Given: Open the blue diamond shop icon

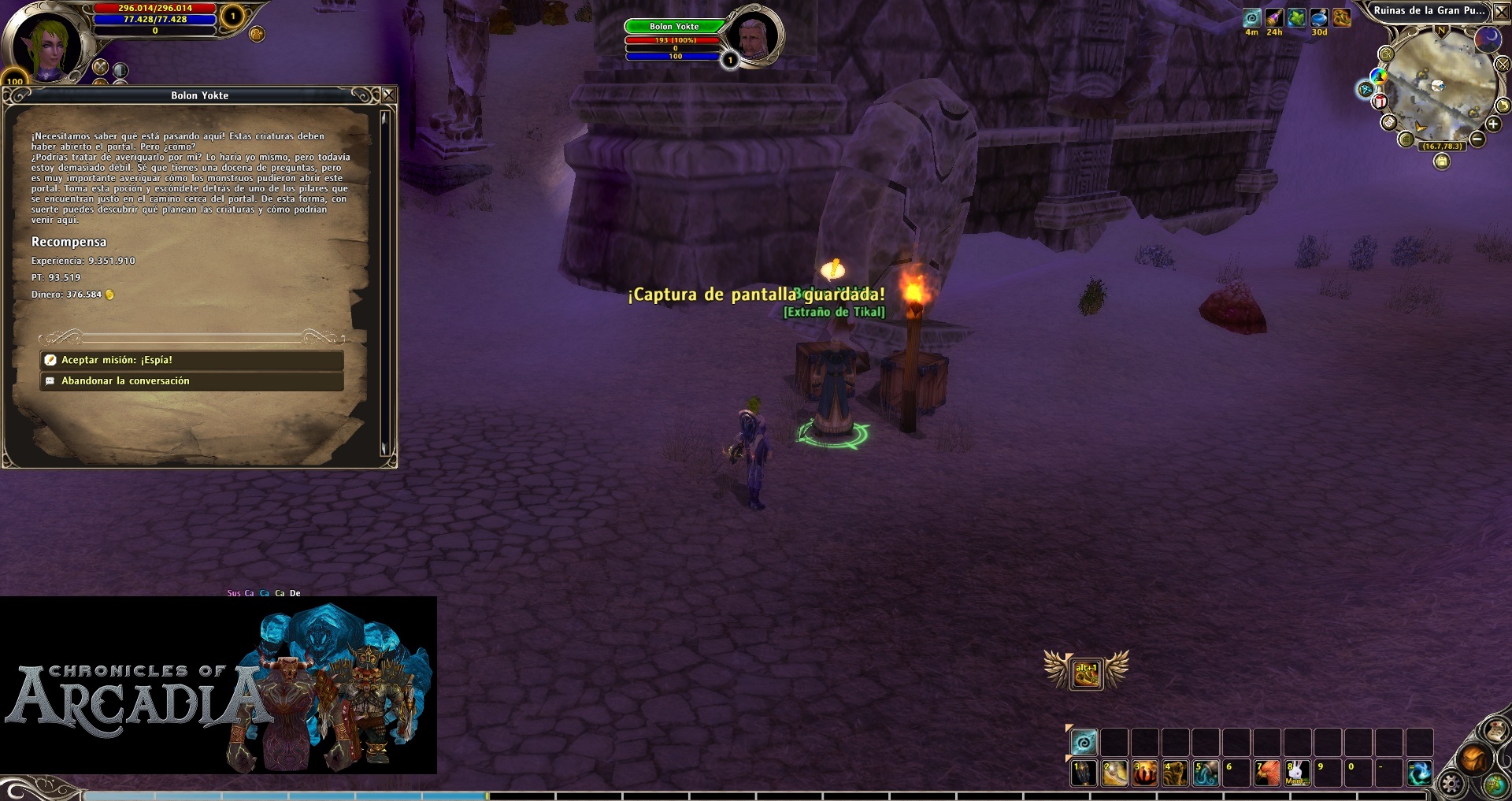Looking at the screenshot, I should [1366, 90].
